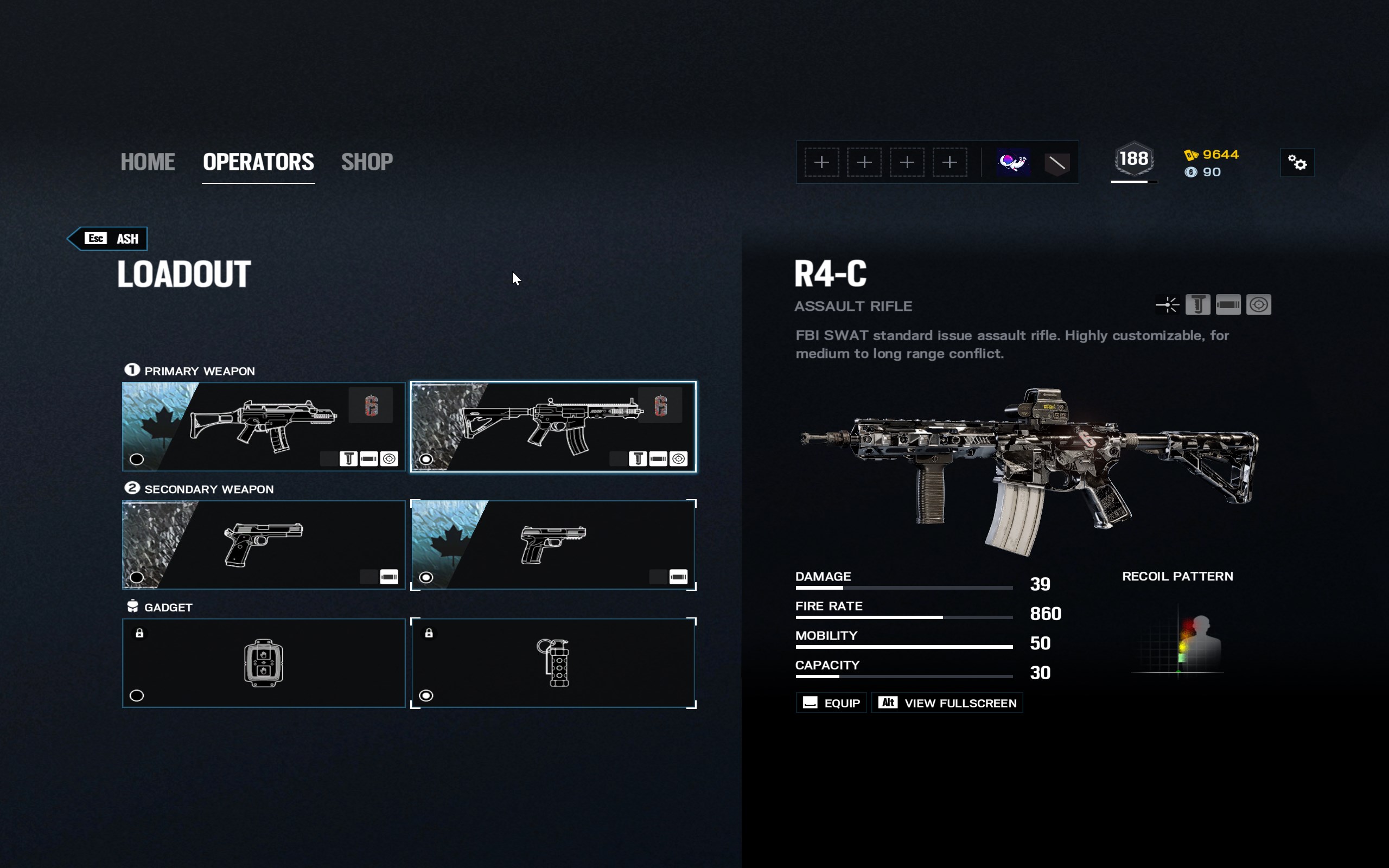Select the G36C primary weapon tile
Screen dimensions: 1389x868
tap(264, 426)
